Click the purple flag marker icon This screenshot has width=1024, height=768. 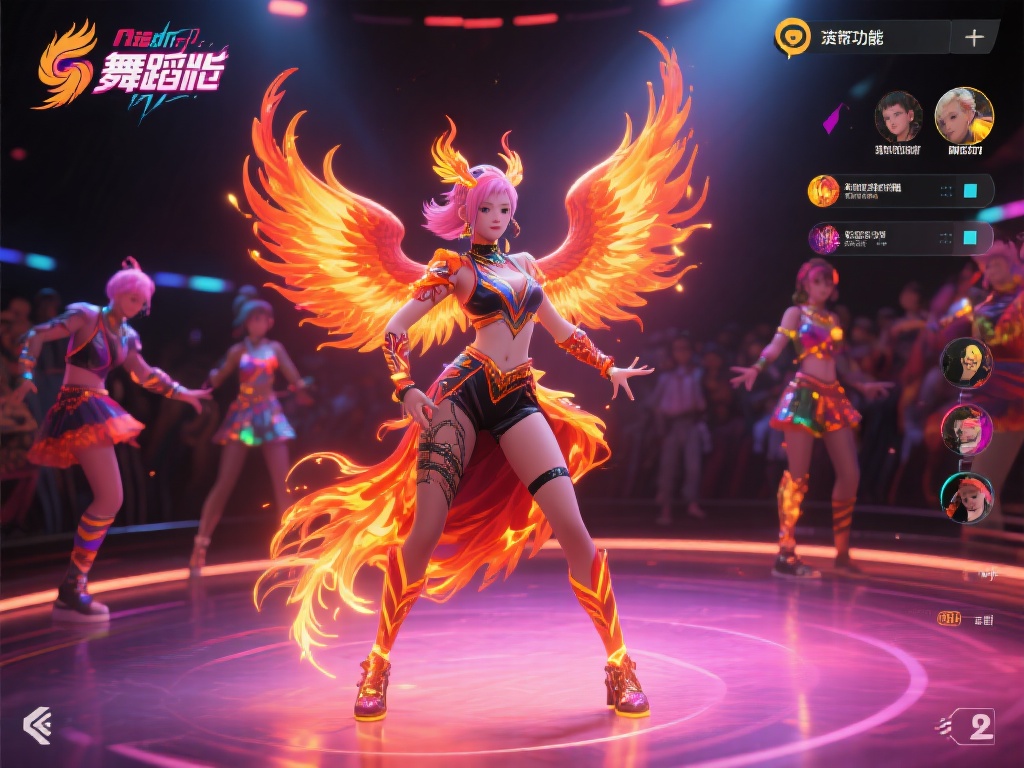pyautogui.click(x=833, y=118)
